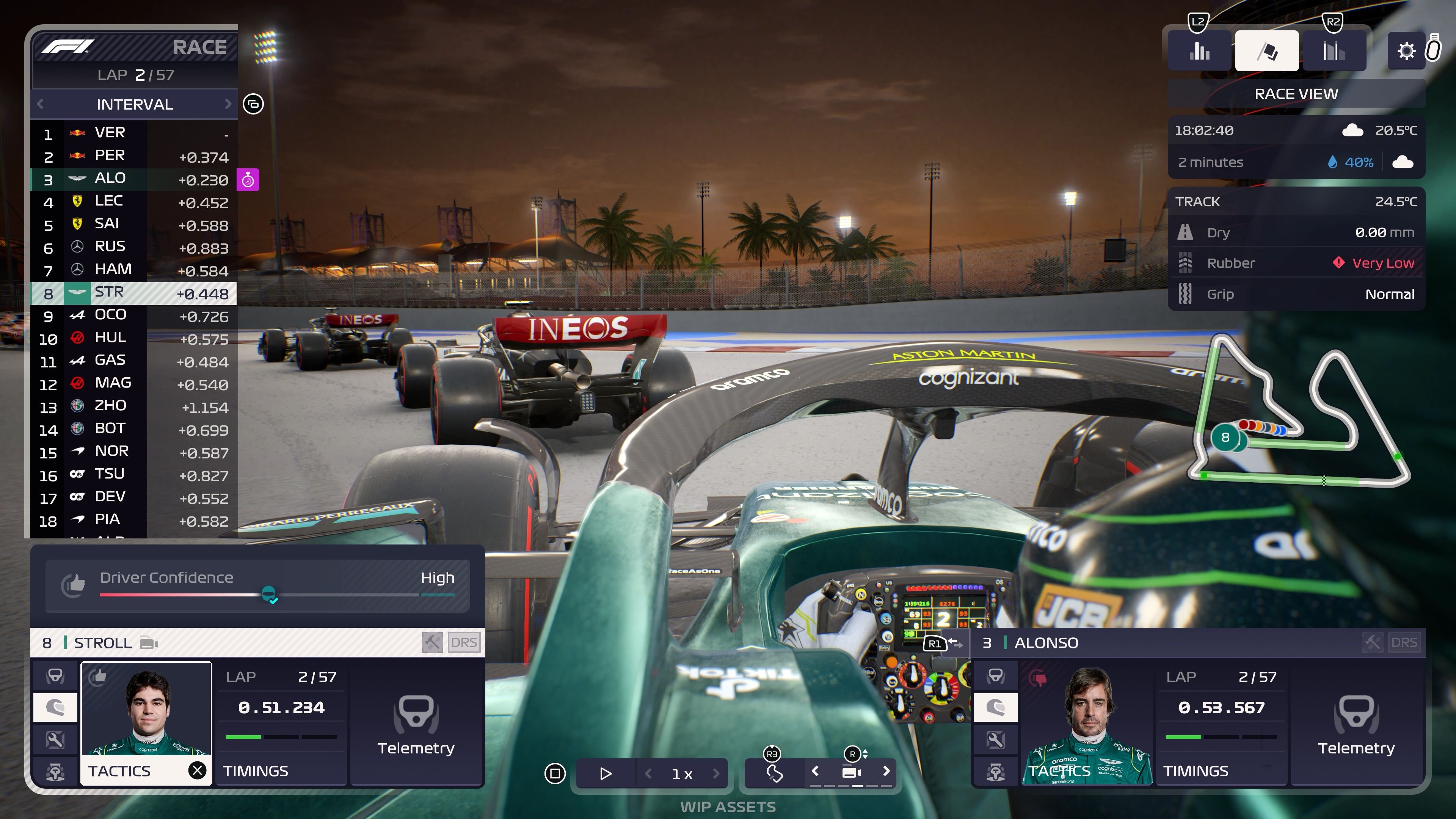Open the pit strategy view next to R2
This screenshot has width=1456, height=819.
[1334, 51]
